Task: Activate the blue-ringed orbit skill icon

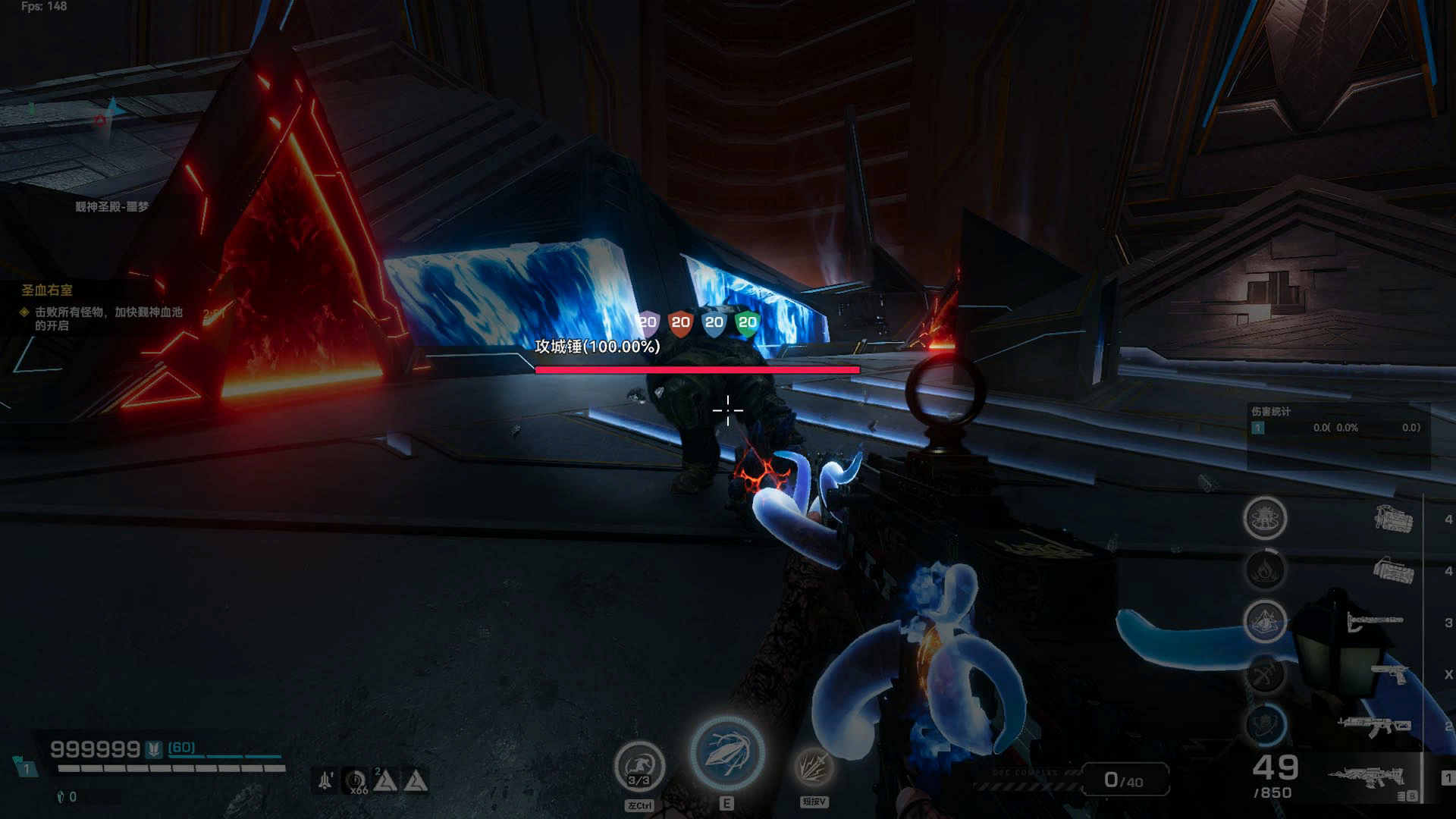Action: (x=1265, y=724)
